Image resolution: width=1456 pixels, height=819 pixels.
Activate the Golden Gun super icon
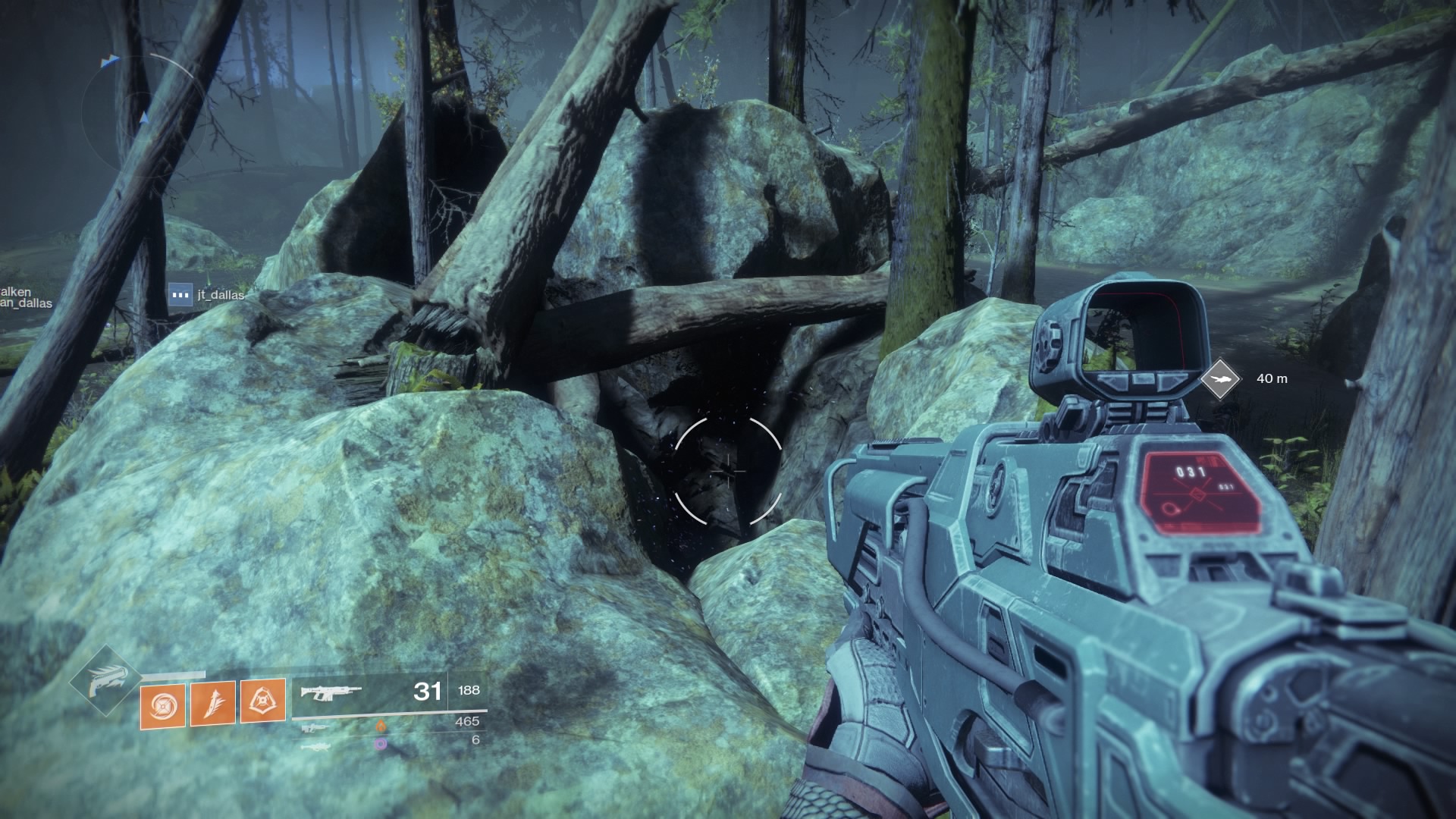(x=105, y=680)
